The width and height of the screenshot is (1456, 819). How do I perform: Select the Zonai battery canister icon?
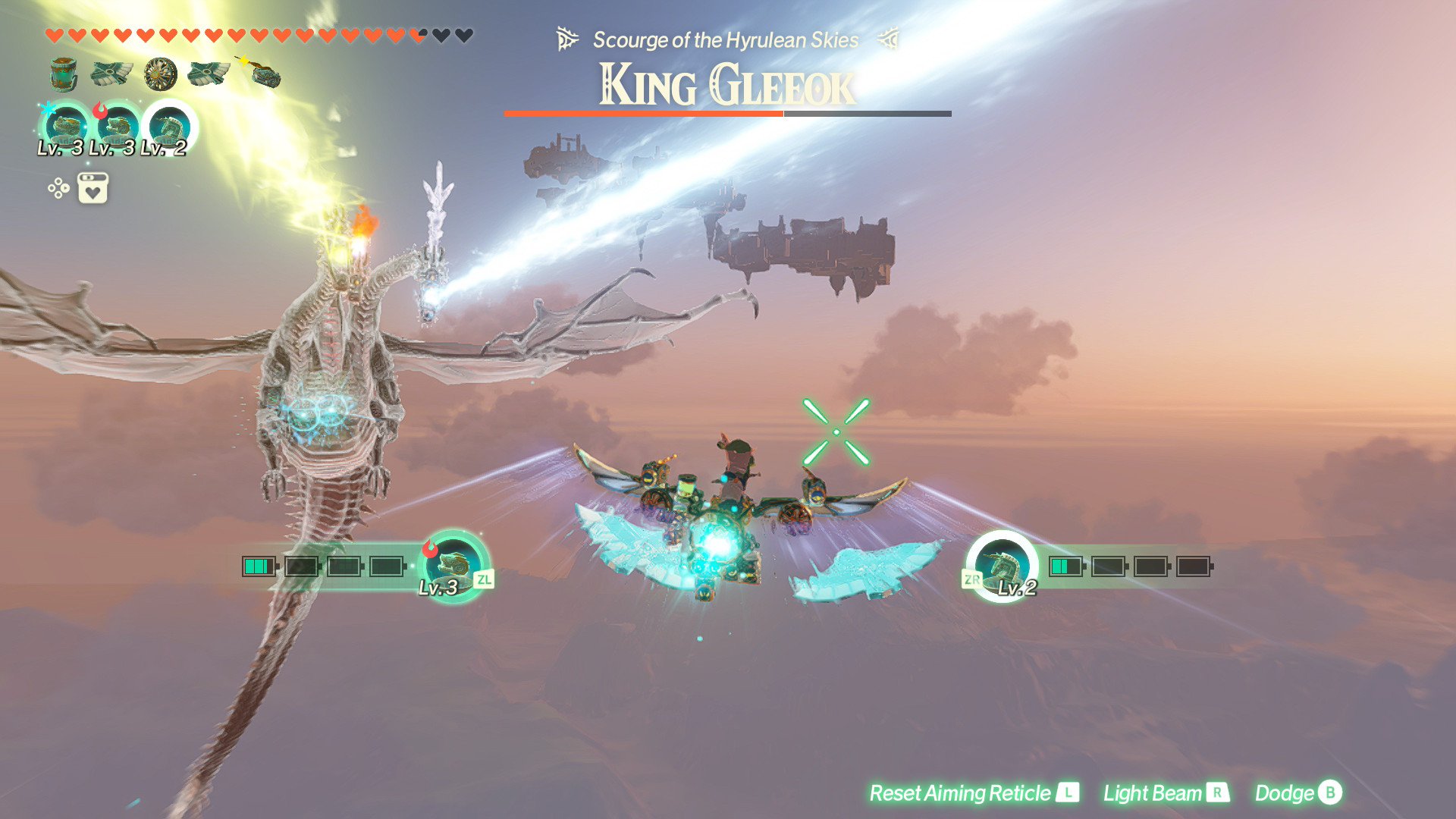point(64,74)
